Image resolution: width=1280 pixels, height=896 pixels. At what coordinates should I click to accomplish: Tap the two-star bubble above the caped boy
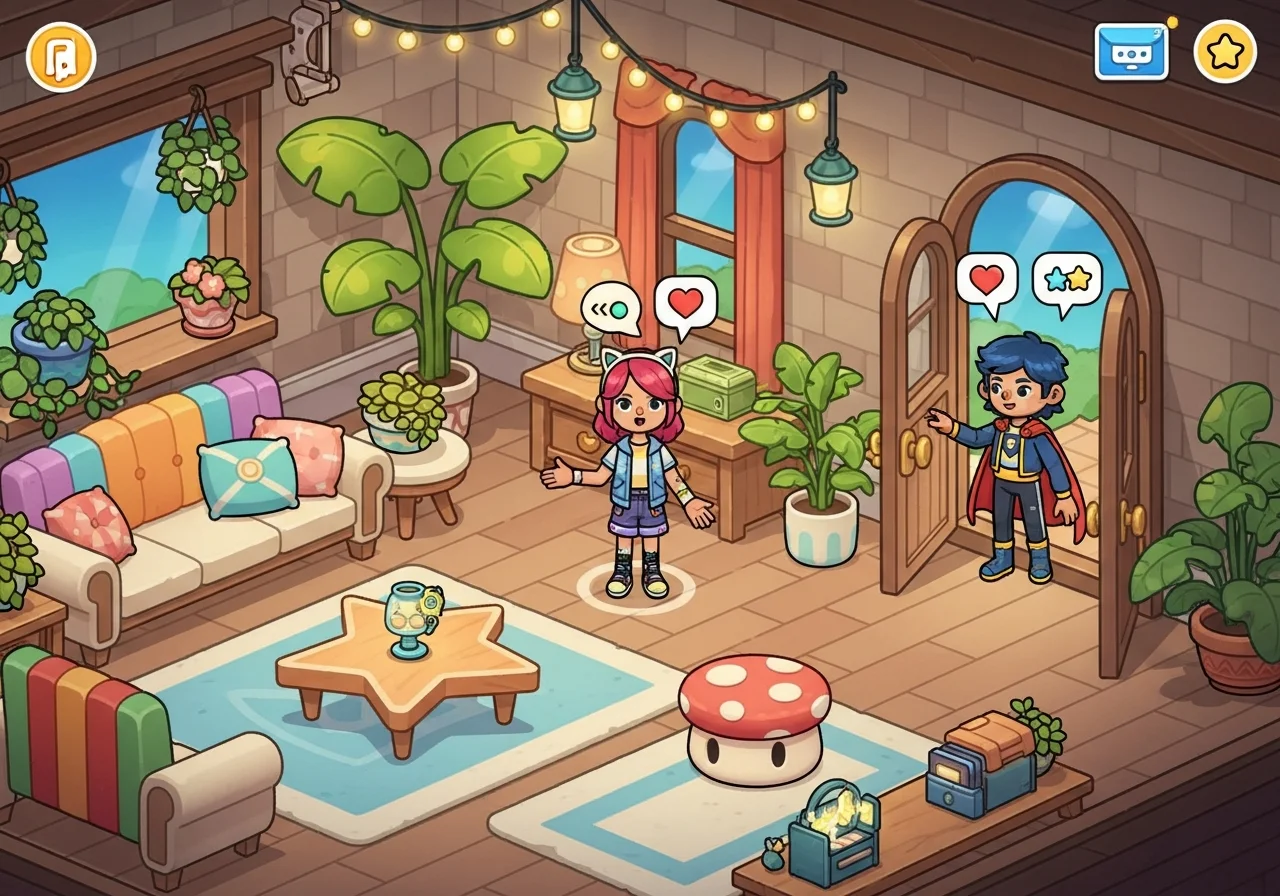(1067, 279)
